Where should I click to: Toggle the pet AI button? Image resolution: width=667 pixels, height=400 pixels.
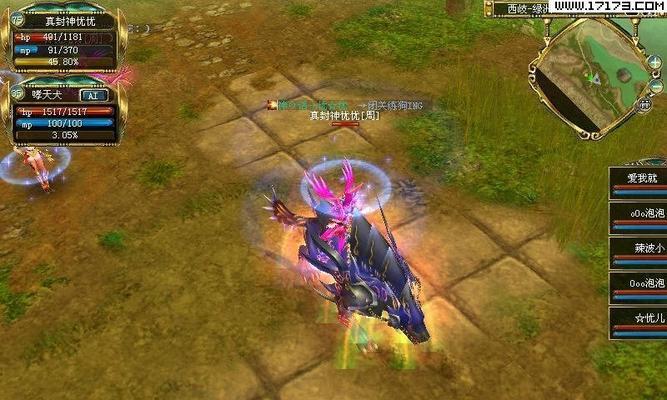click(x=92, y=96)
